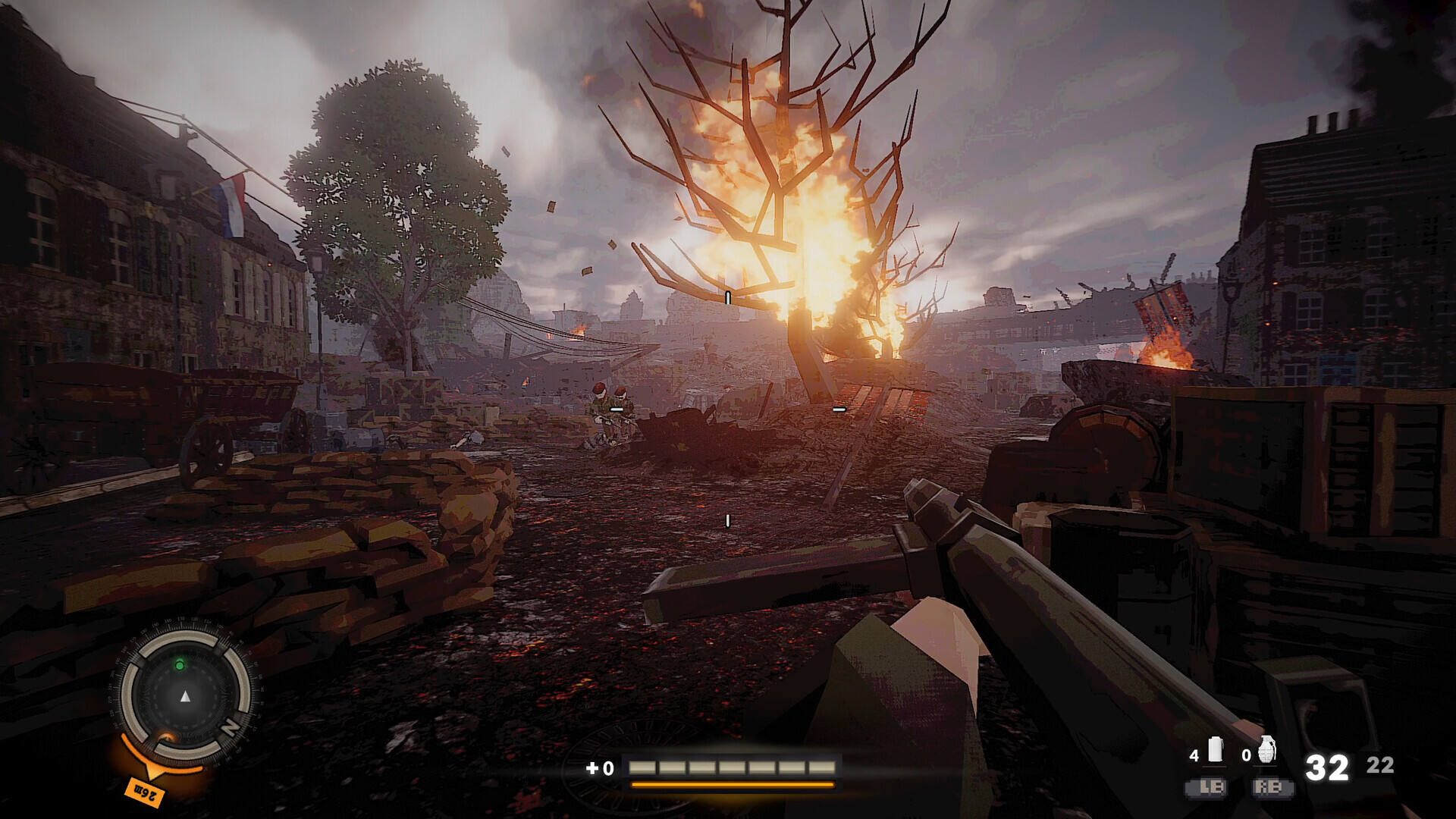Click the circular compass minimap
This screenshot has width=1456, height=819.
point(185,695)
